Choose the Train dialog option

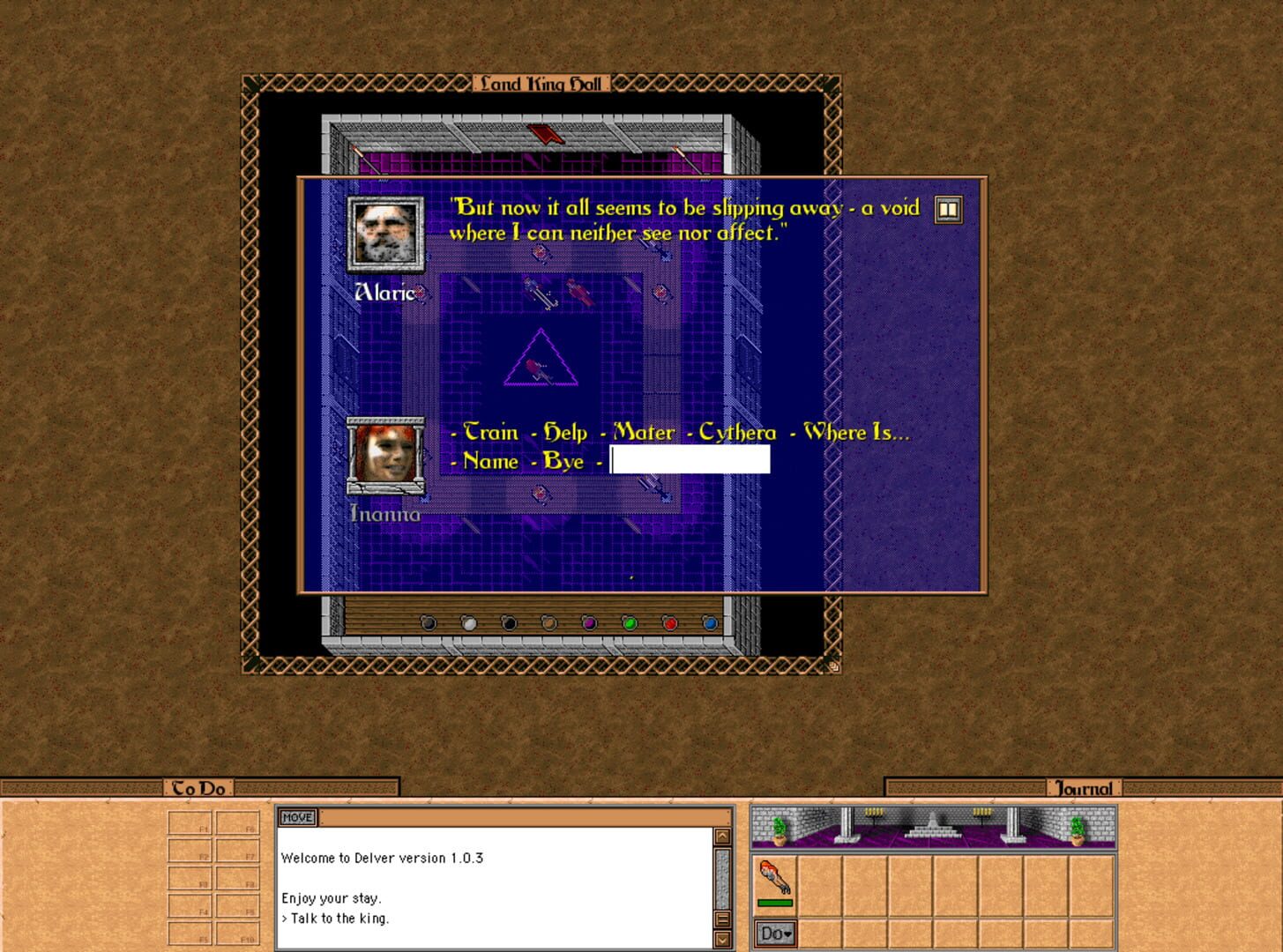(492, 433)
